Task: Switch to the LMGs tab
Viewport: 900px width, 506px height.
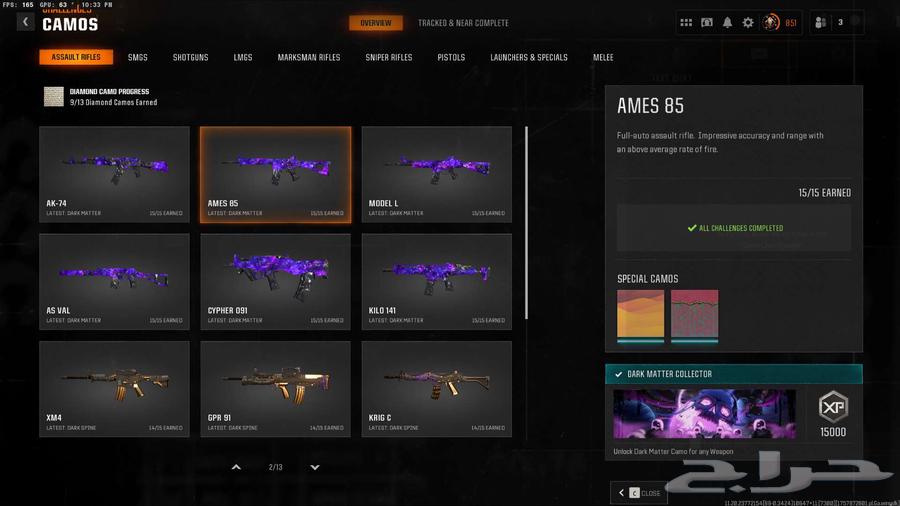Action: 243,58
